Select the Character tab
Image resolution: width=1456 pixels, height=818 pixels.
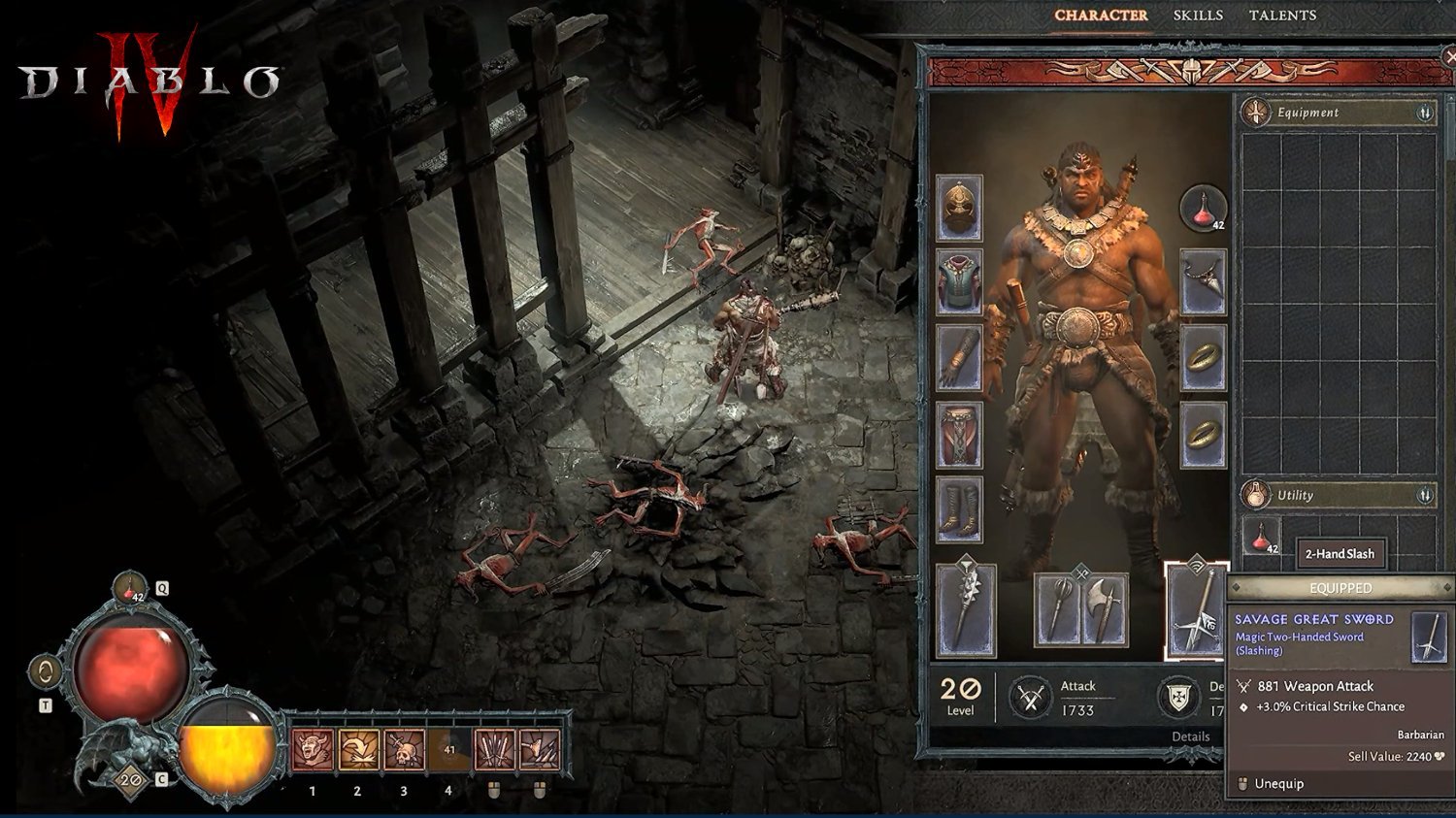[1101, 16]
